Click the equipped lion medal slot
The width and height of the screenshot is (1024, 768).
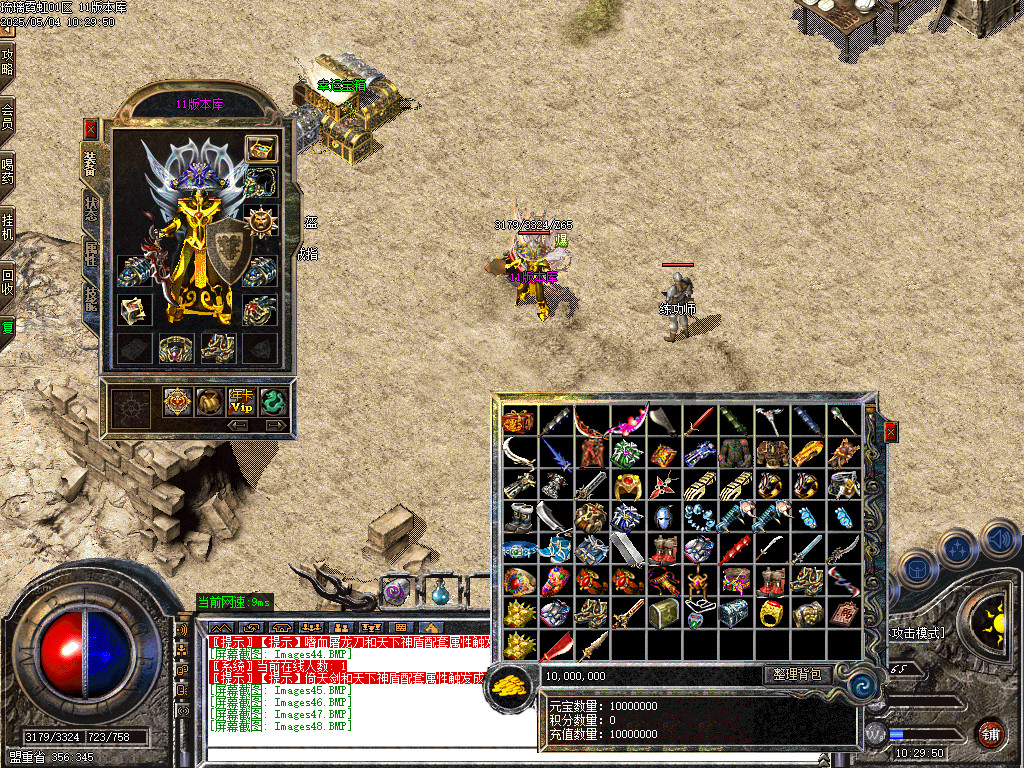coord(262,219)
